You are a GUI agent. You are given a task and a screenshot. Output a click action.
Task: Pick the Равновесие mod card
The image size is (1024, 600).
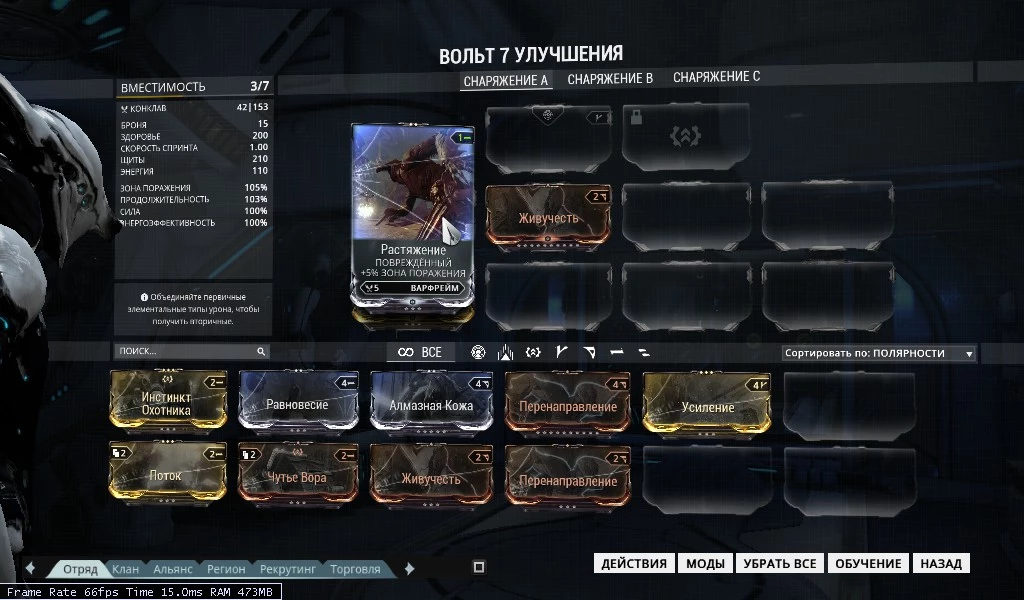(298, 405)
